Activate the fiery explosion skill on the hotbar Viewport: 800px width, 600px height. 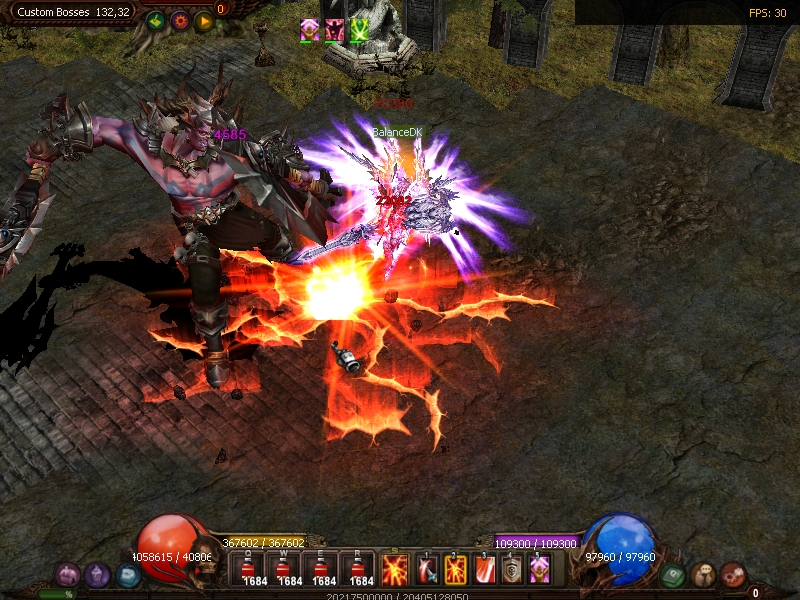396,570
